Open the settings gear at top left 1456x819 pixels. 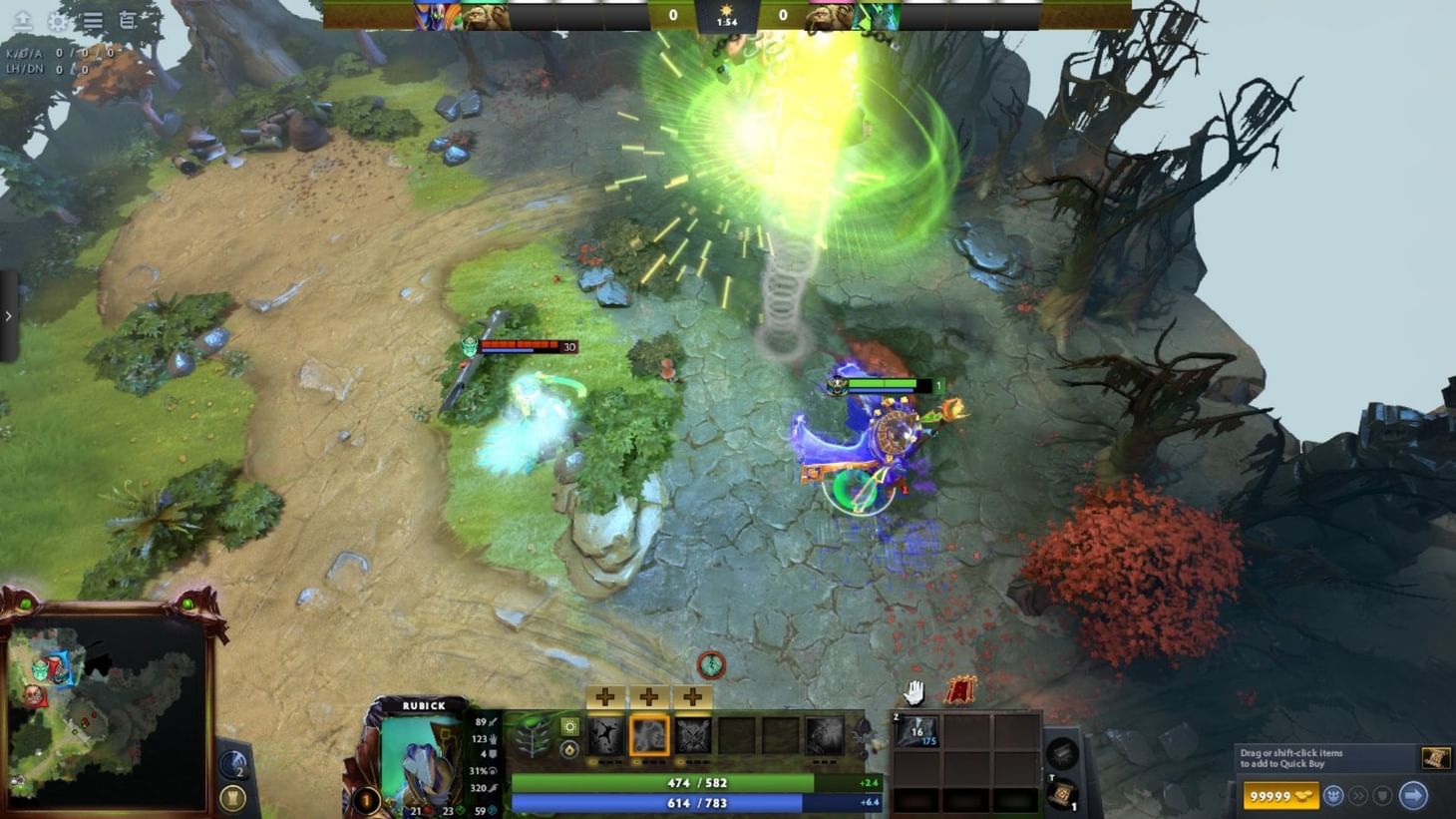click(59, 21)
